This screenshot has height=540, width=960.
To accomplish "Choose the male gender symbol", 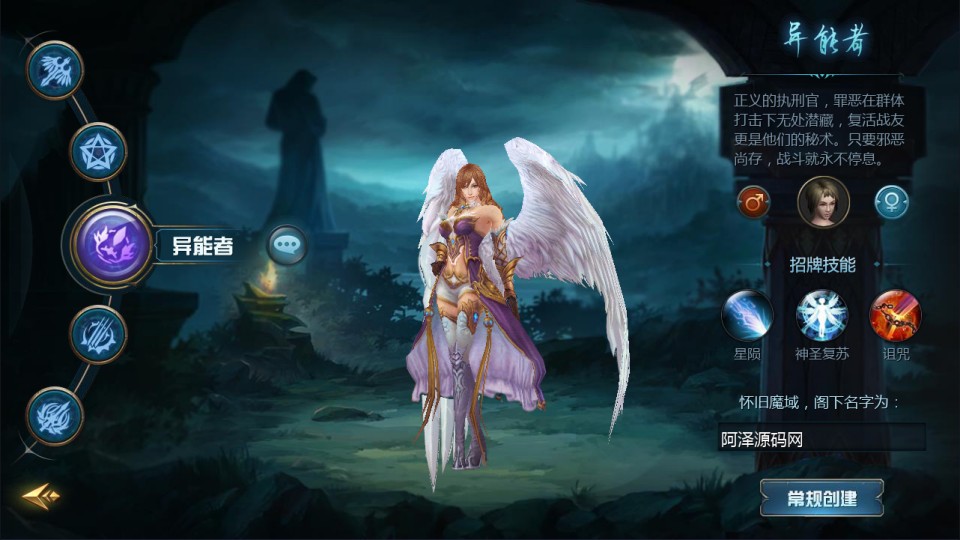I will click(753, 202).
